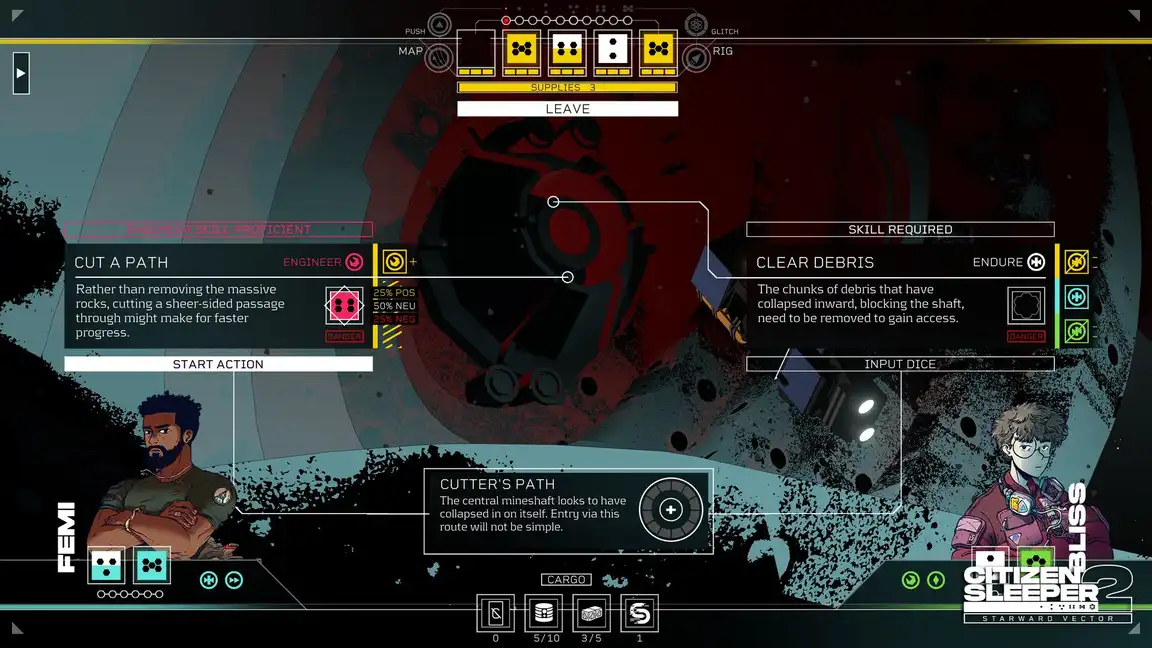Select the Clear Debris empty dice slot
Screen dimensions: 1152x648
(x=1026, y=305)
